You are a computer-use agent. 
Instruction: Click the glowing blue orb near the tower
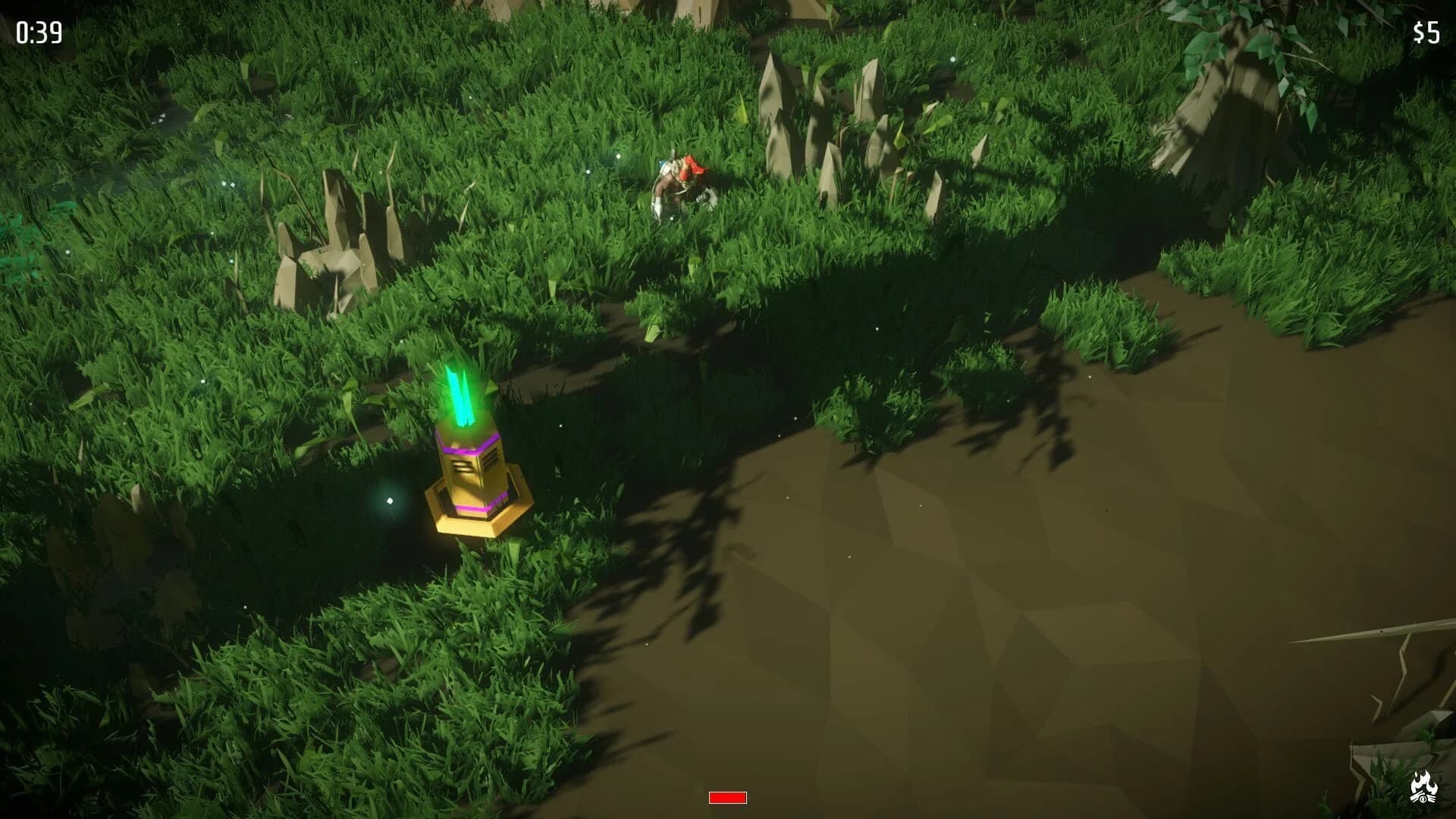pyautogui.click(x=390, y=500)
